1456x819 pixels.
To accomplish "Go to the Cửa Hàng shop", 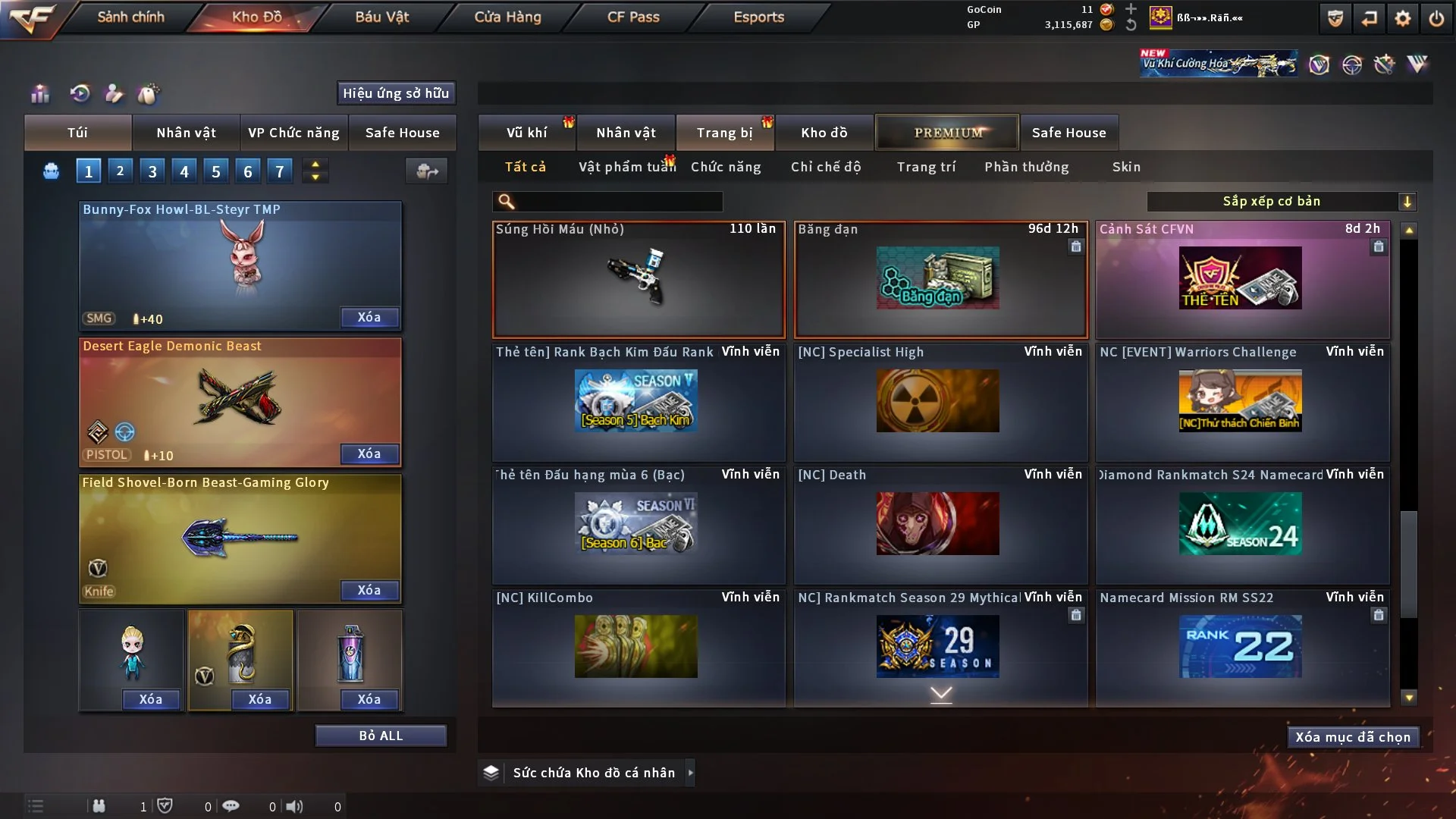I will [x=507, y=17].
